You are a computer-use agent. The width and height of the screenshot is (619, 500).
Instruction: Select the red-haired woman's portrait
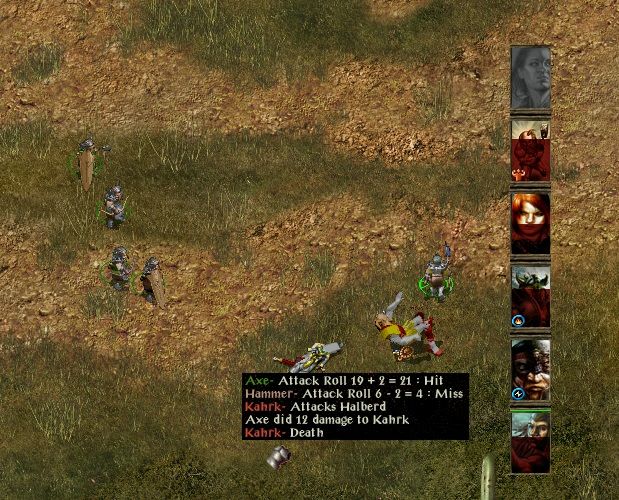(530, 222)
